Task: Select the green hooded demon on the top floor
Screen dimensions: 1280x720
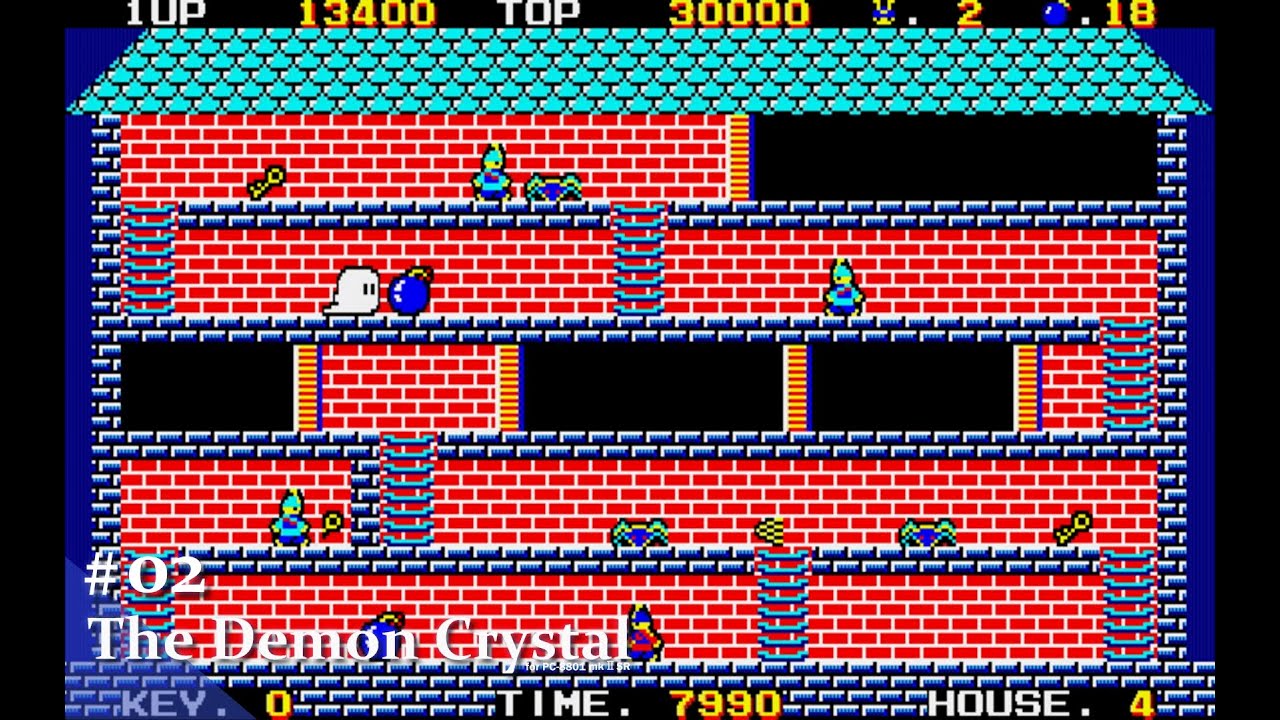Action: (490, 172)
